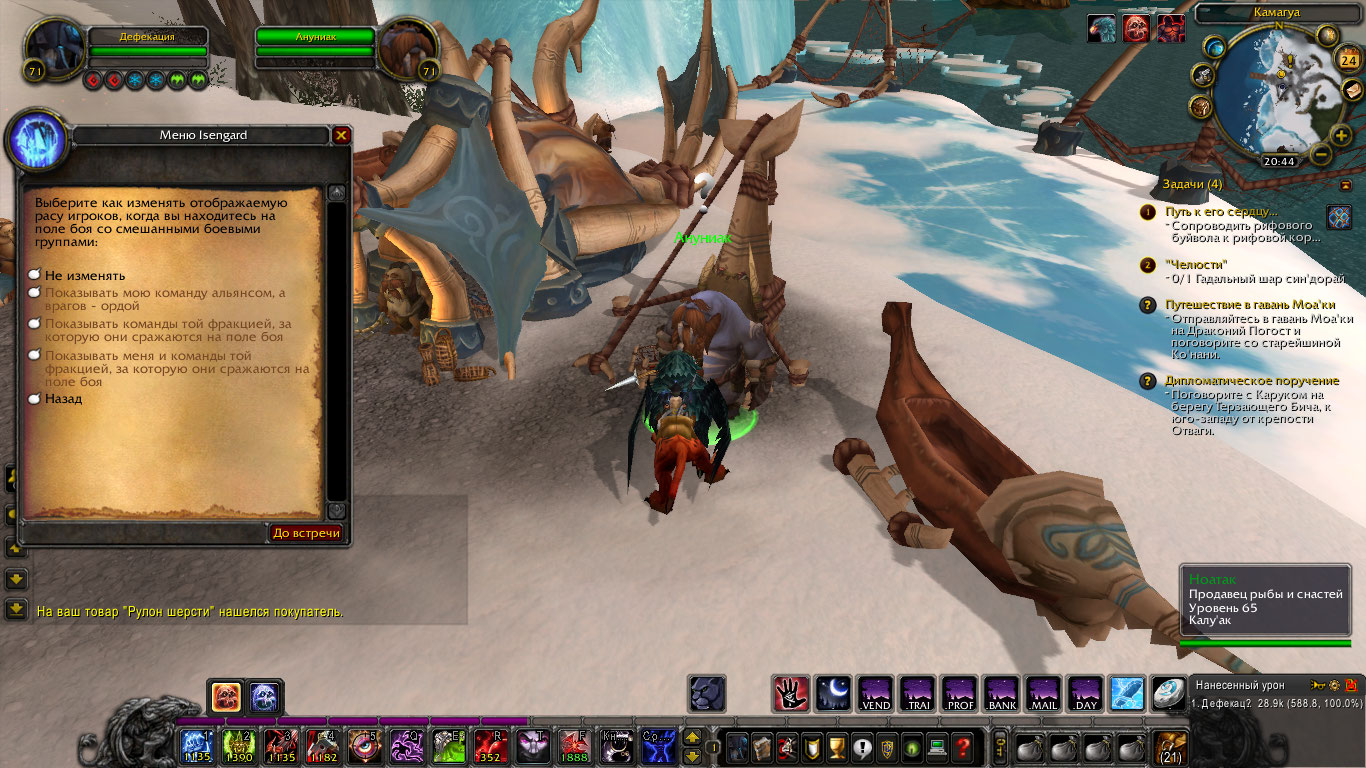Use the .BANK macro button
This screenshot has width=1366, height=768.
[1001, 693]
